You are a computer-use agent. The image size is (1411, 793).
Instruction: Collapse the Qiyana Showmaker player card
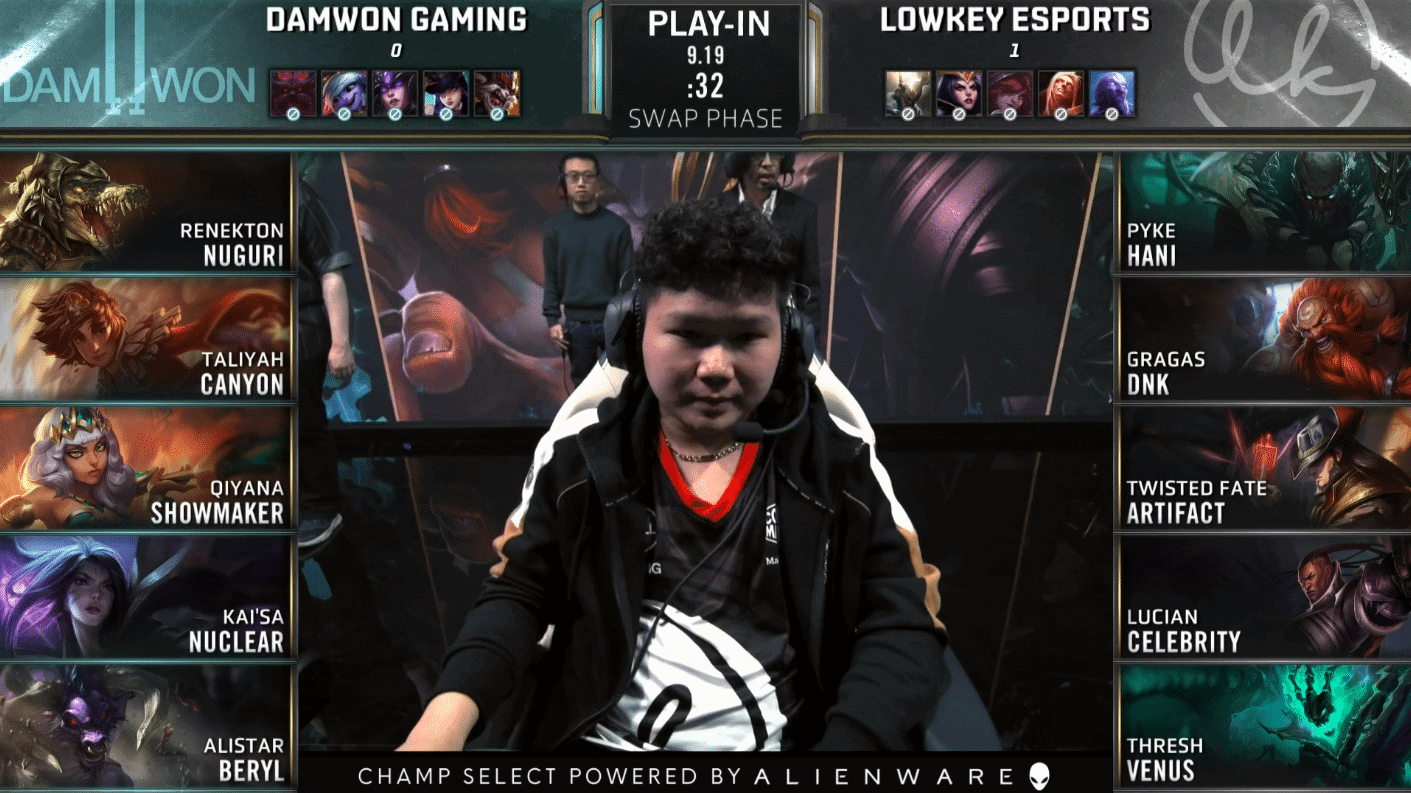148,470
